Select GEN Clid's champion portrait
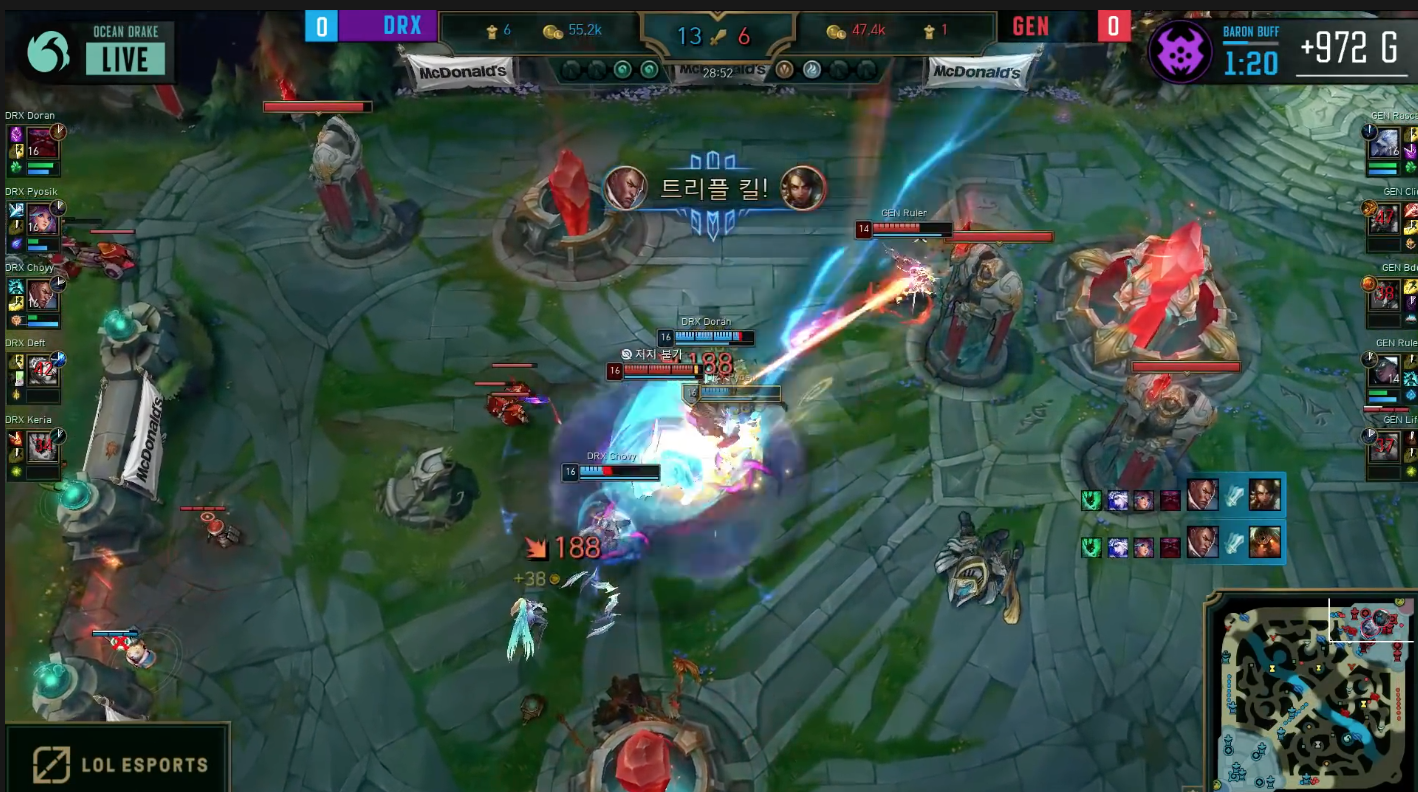 pyautogui.click(x=1385, y=217)
